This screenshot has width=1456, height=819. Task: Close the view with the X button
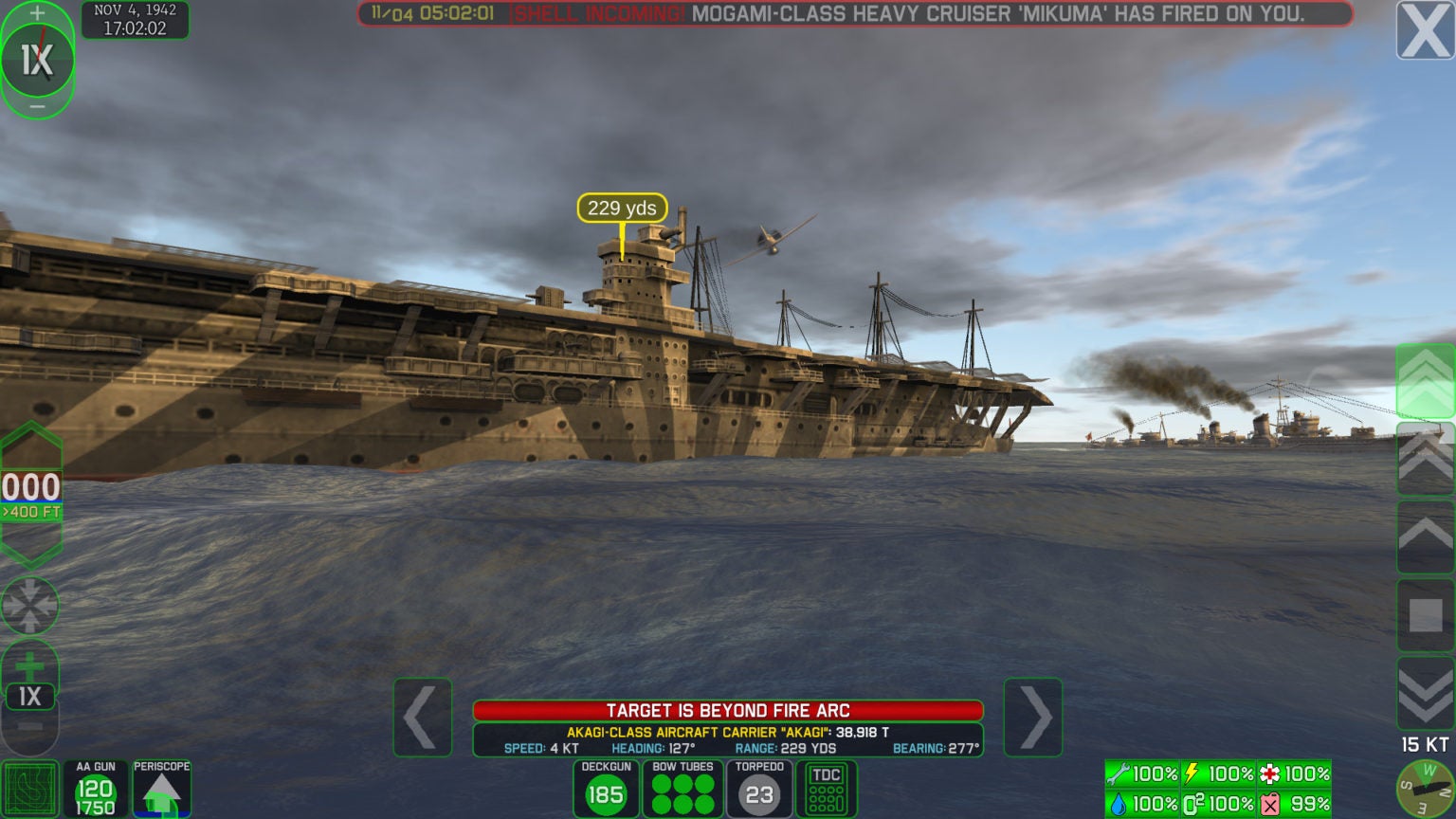point(1425,31)
